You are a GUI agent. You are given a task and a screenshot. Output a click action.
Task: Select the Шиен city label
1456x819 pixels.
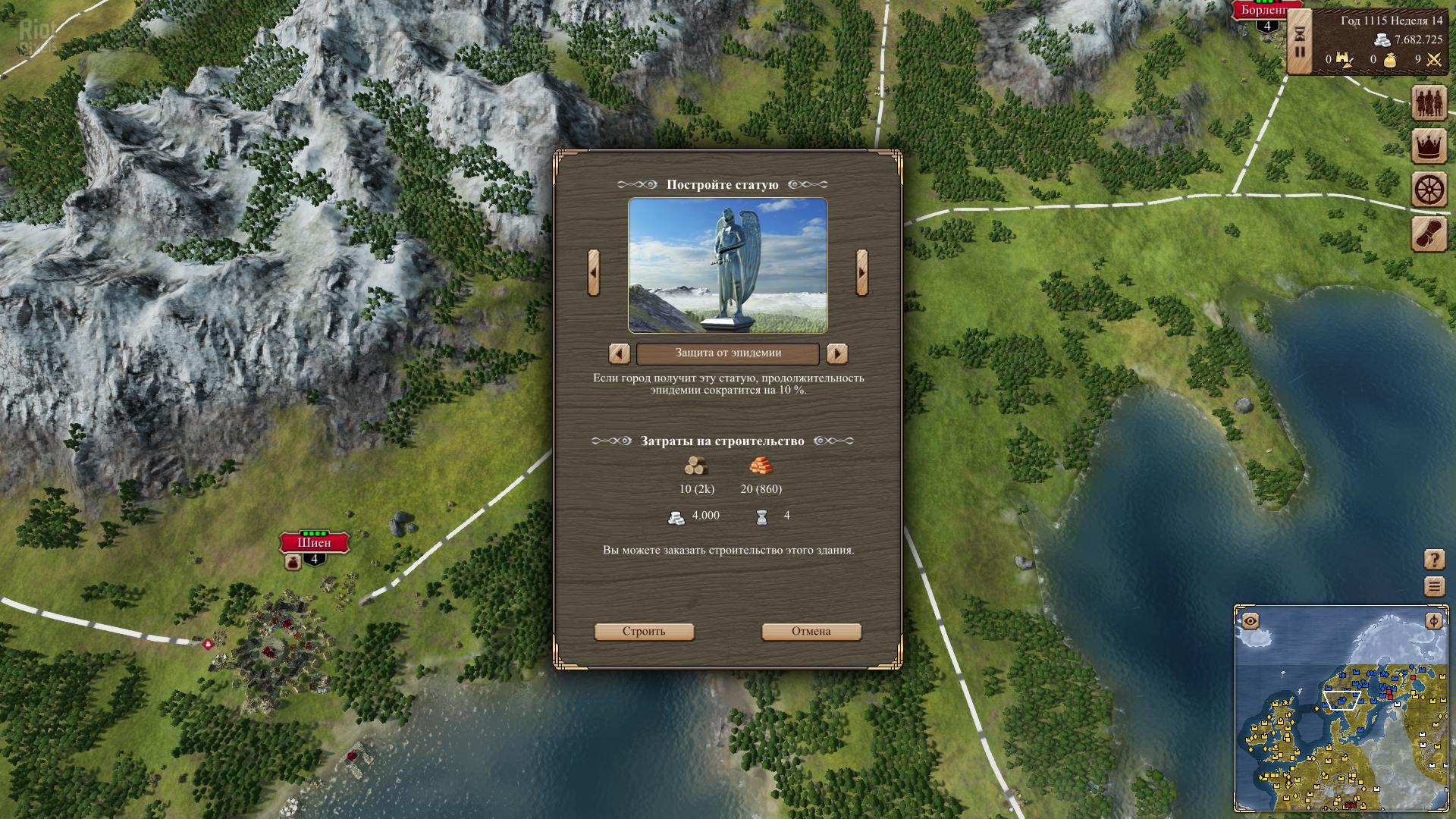pos(314,543)
